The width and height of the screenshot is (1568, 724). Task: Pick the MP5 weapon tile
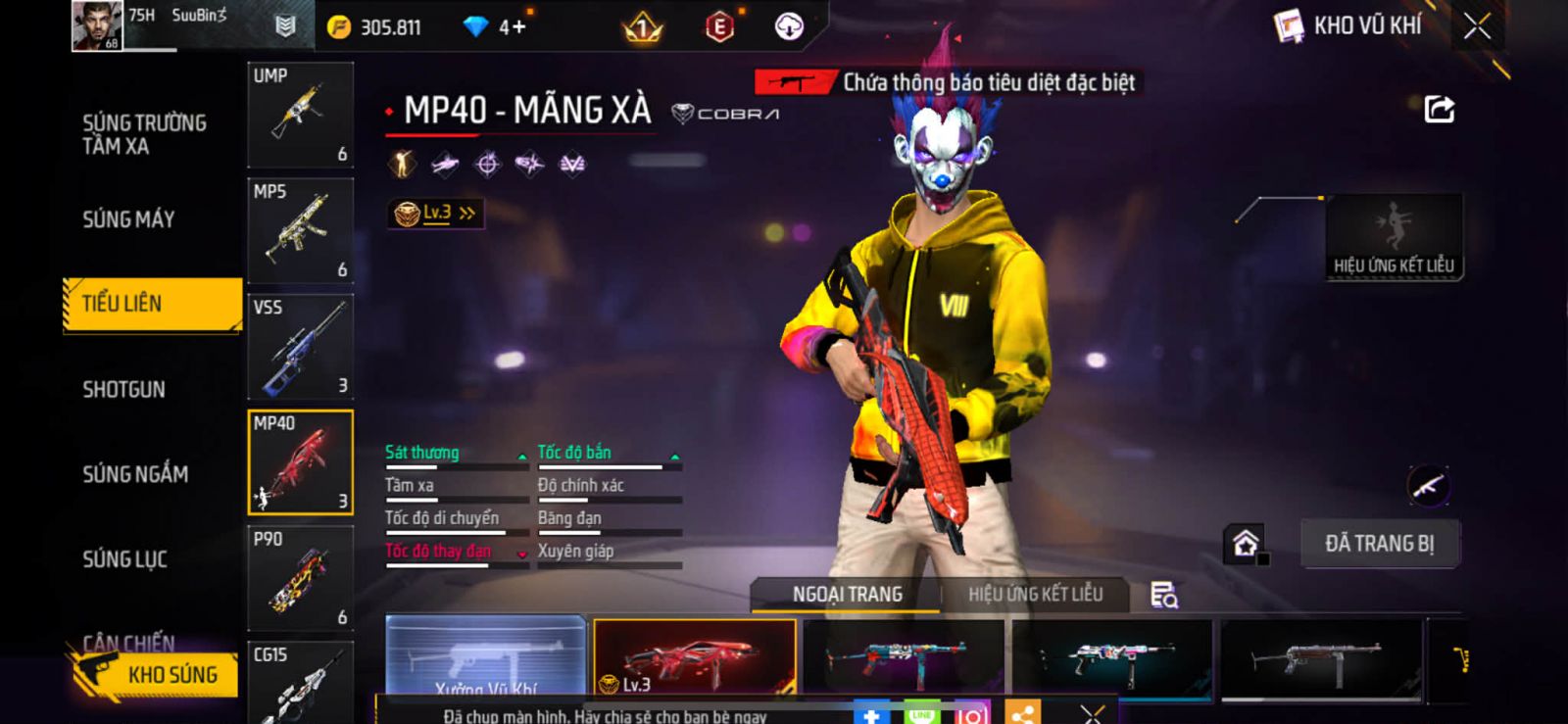click(300, 230)
